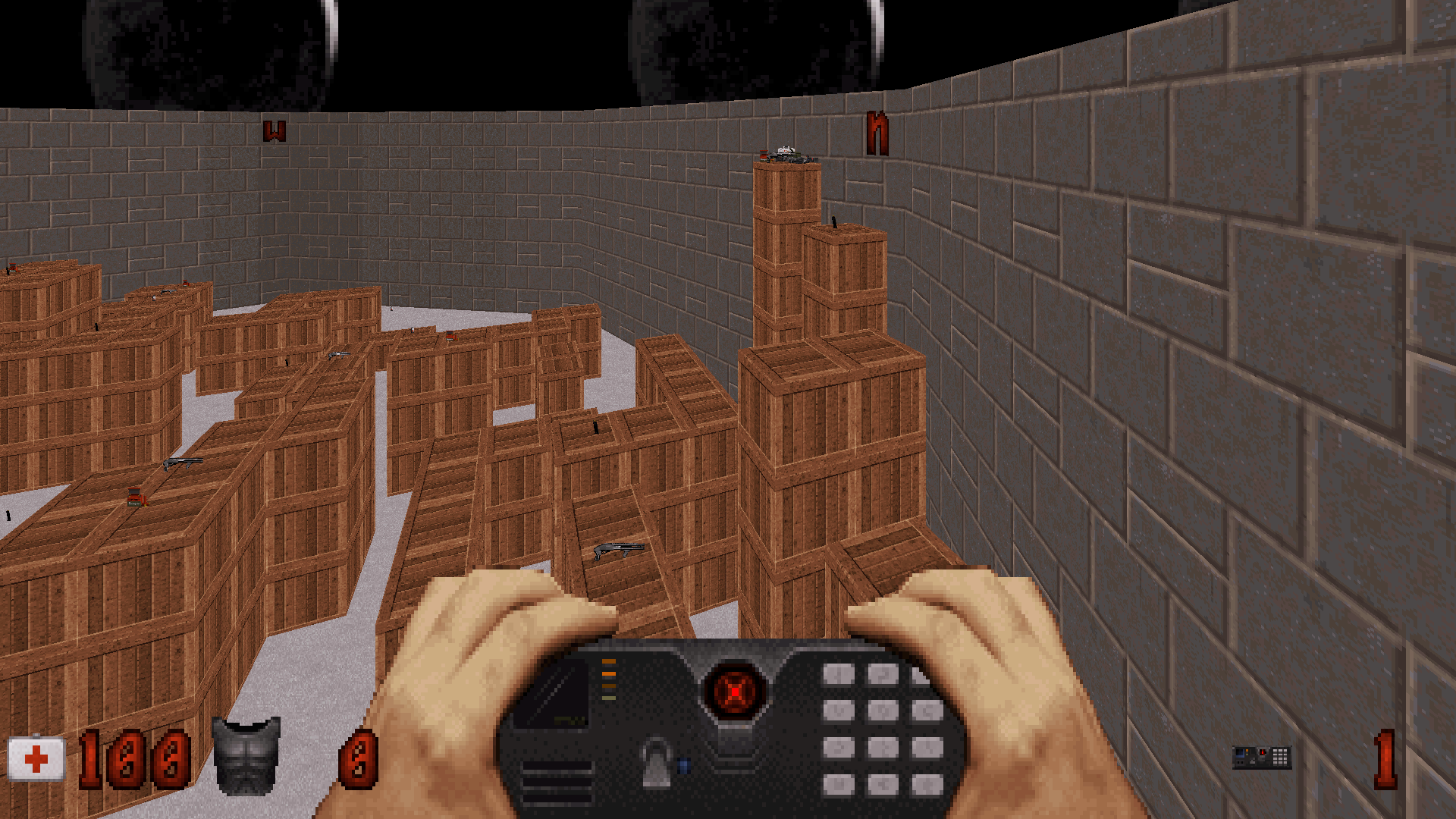The width and height of the screenshot is (1456, 819).
Task: Click the medkit health icon
Action: [x=36, y=759]
